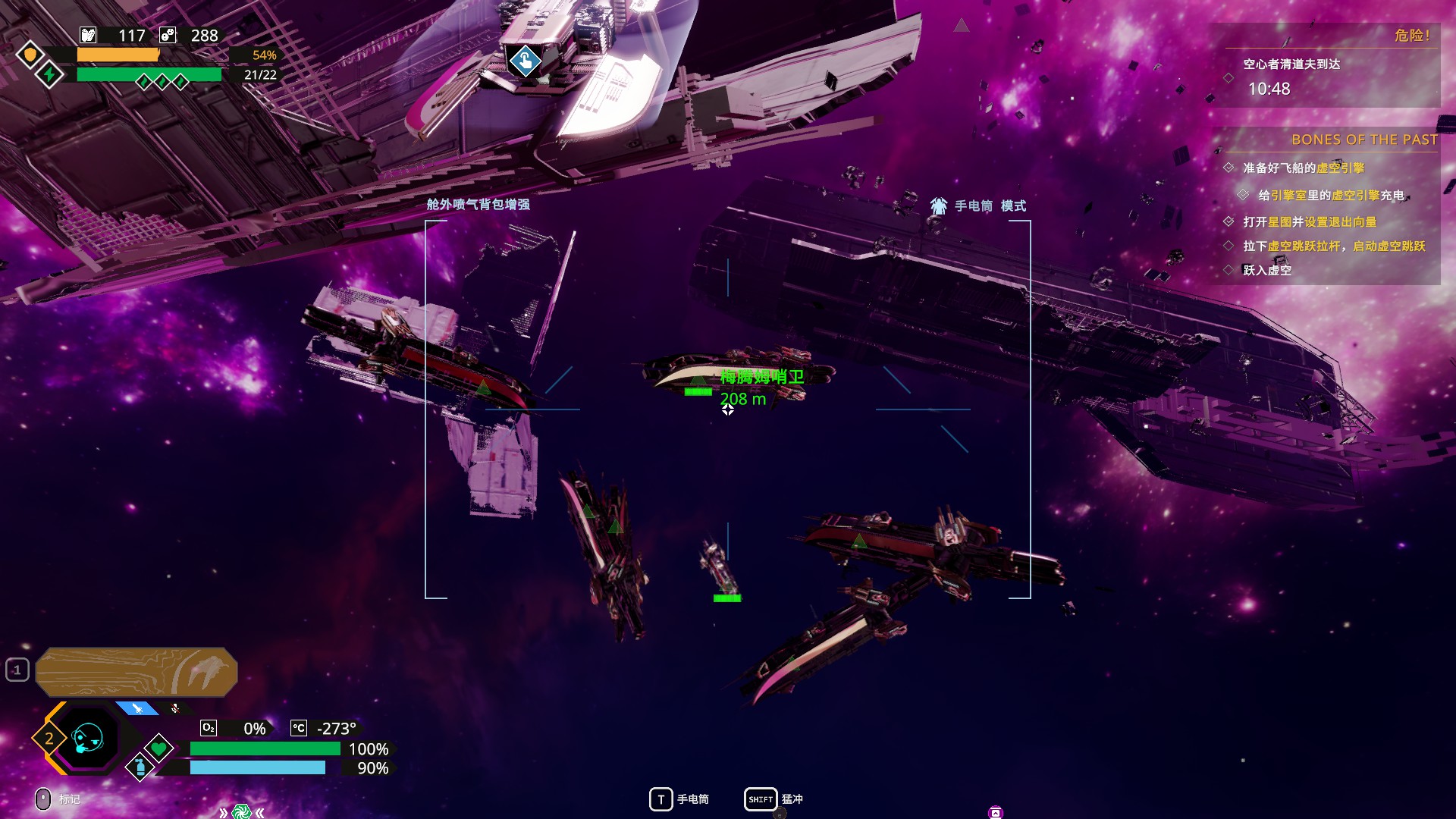Click the green swirl void jump indicator

point(241,812)
